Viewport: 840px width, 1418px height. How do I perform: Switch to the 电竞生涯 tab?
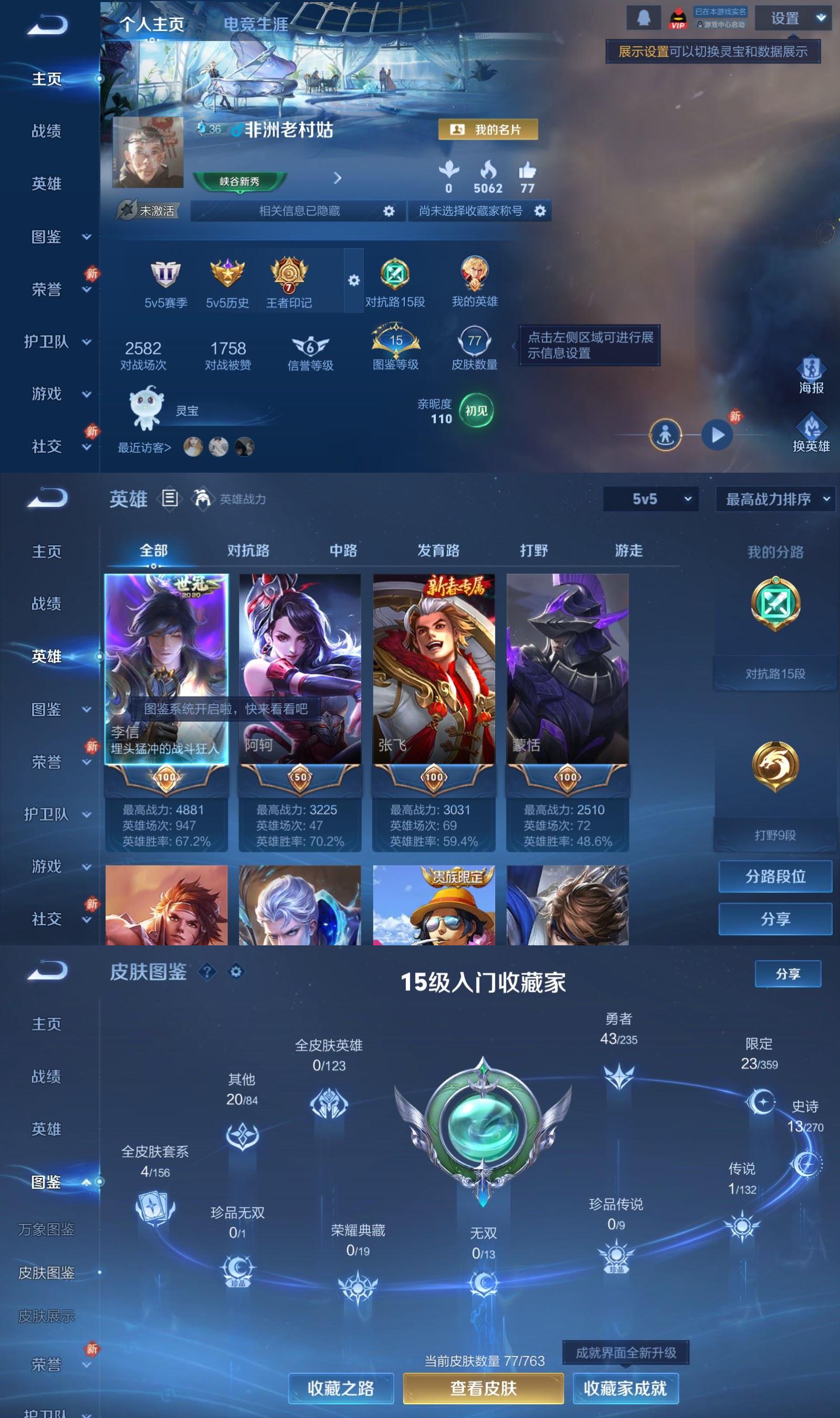pyautogui.click(x=256, y=24)
